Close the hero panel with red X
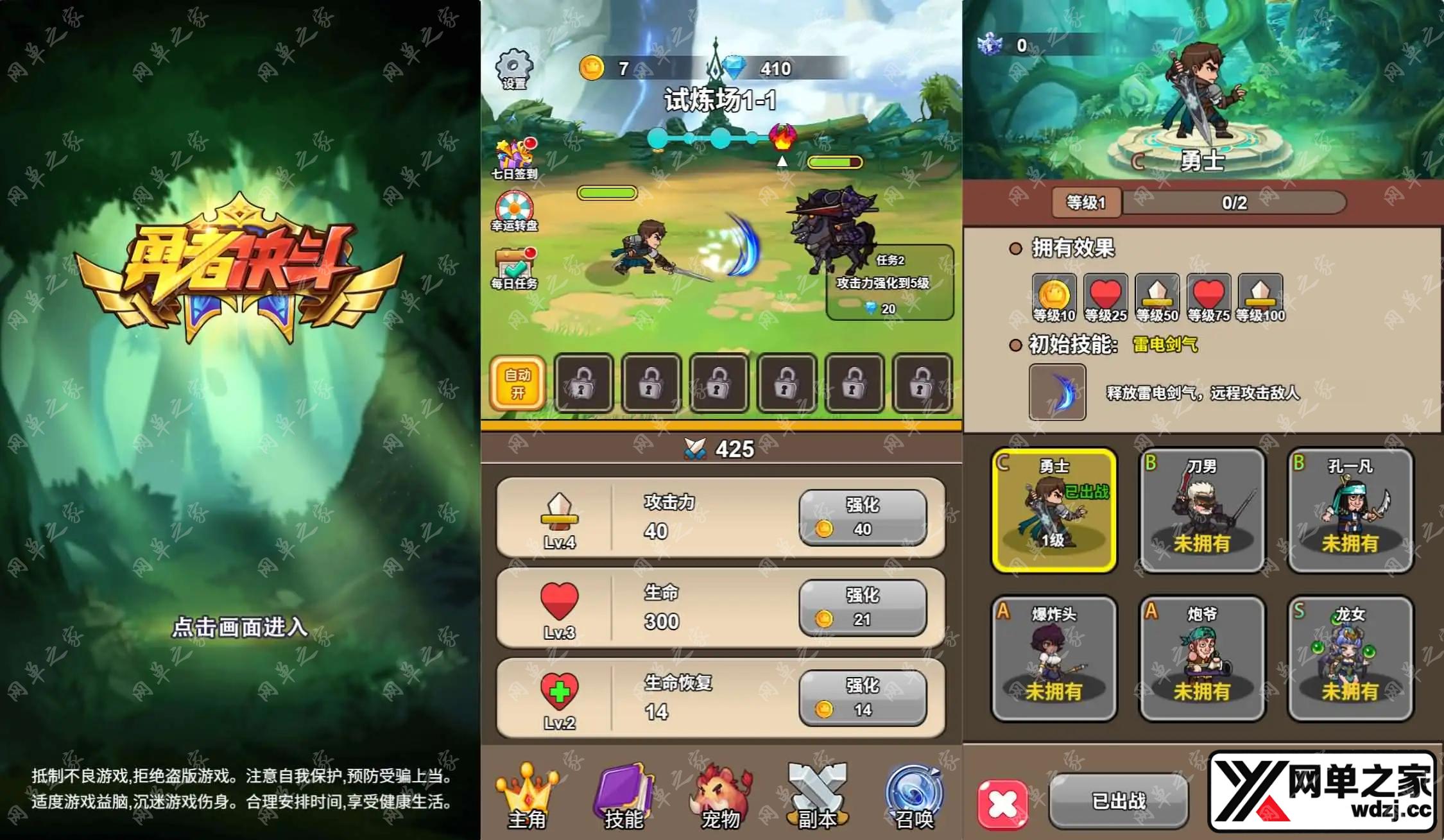The image size is (1444, 840). click(1002, 803)
